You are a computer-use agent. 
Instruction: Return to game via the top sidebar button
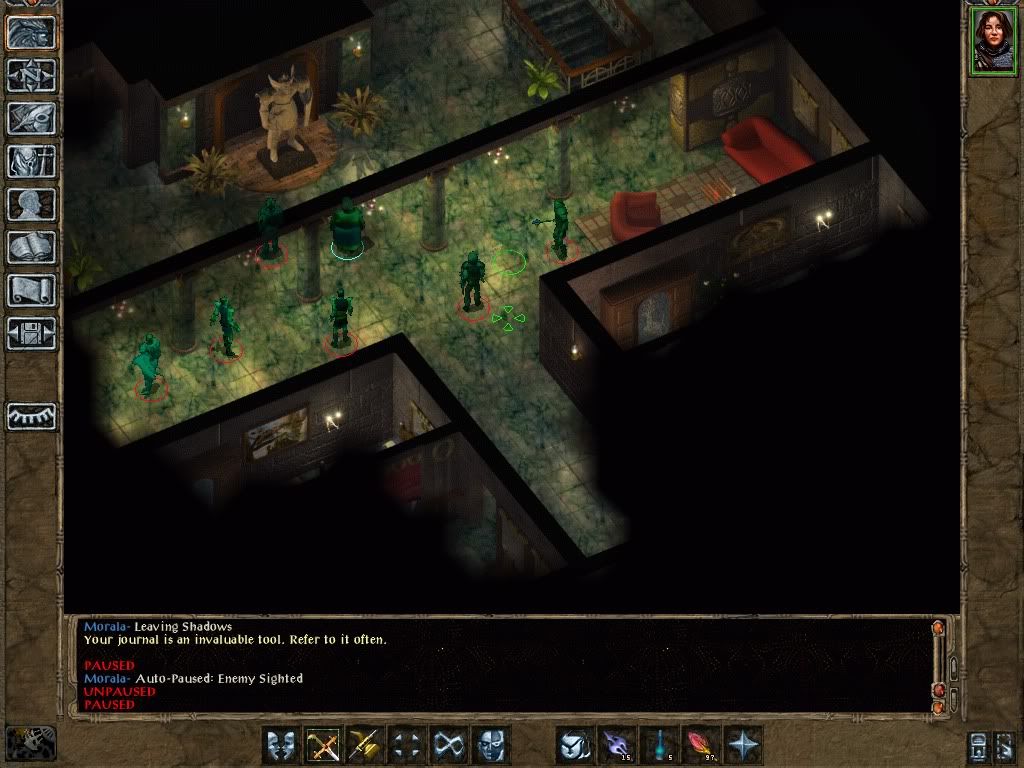click(31, 32)
